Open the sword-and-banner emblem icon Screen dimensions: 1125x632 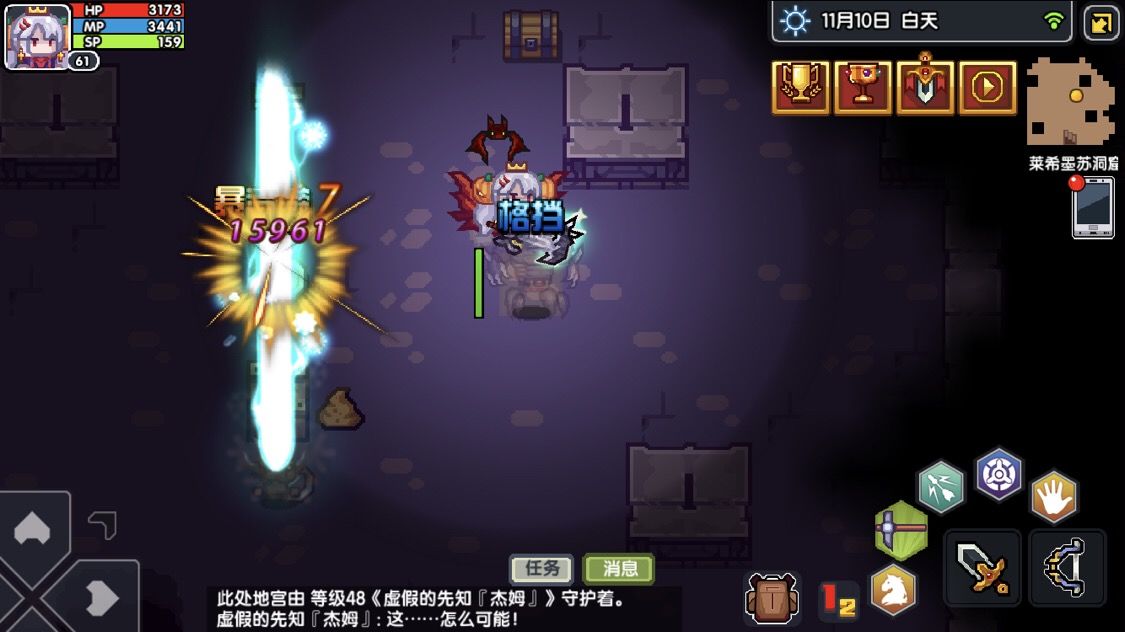tap(925, 88)
